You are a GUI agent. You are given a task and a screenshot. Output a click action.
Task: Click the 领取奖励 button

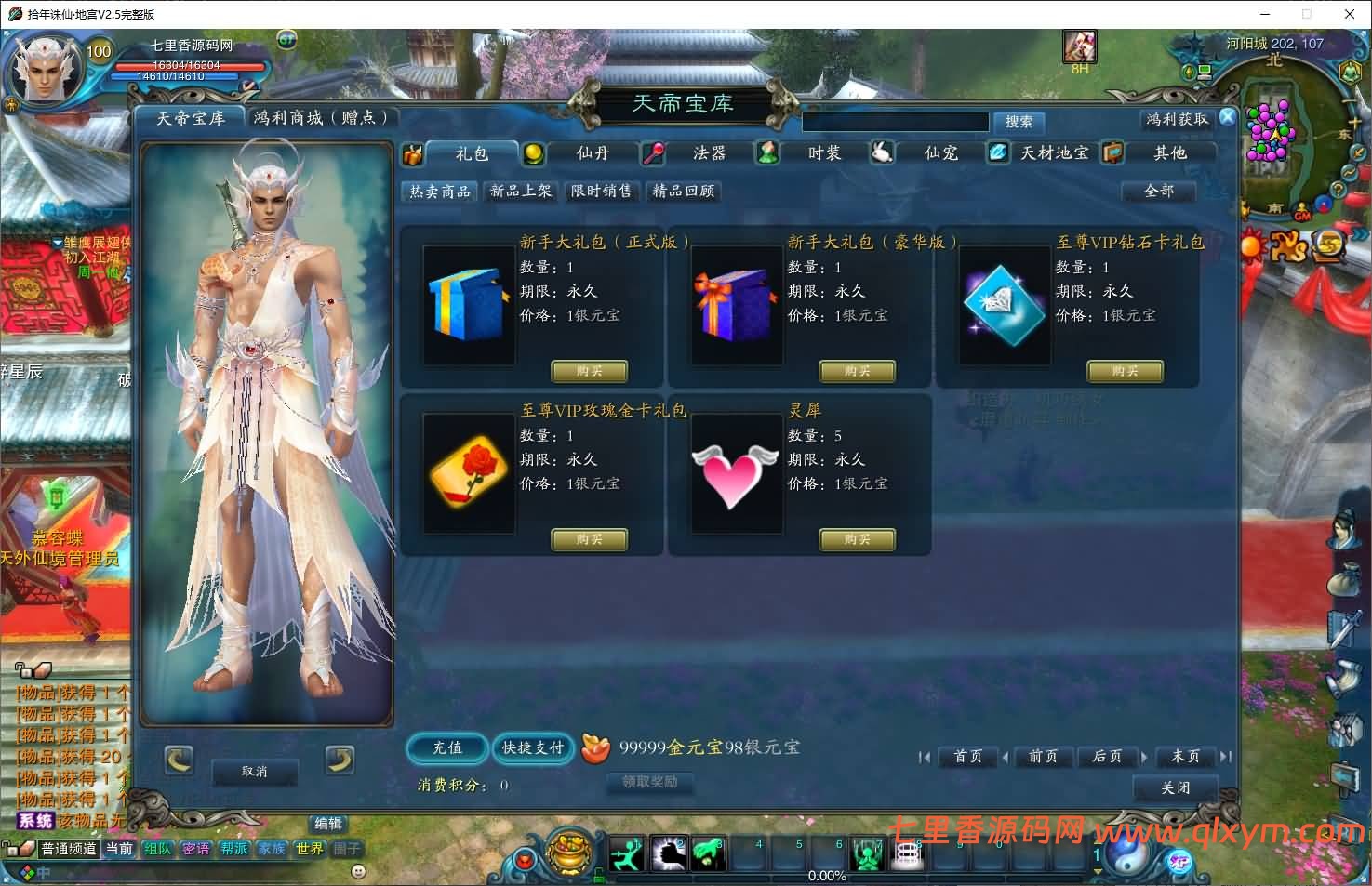click(649, 783)
